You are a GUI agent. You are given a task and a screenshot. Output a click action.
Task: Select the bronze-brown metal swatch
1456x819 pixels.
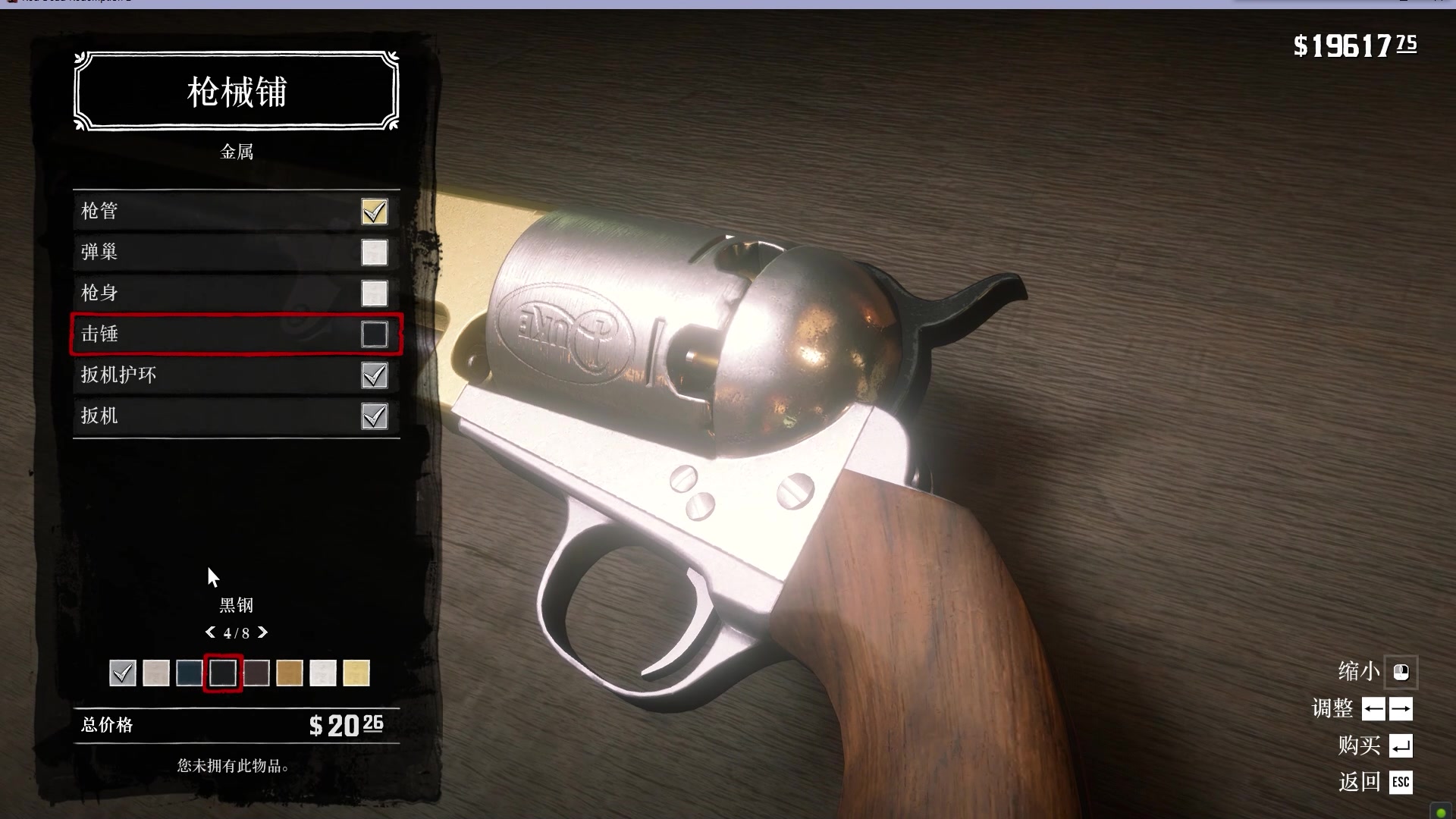click(x=290, y=673)
